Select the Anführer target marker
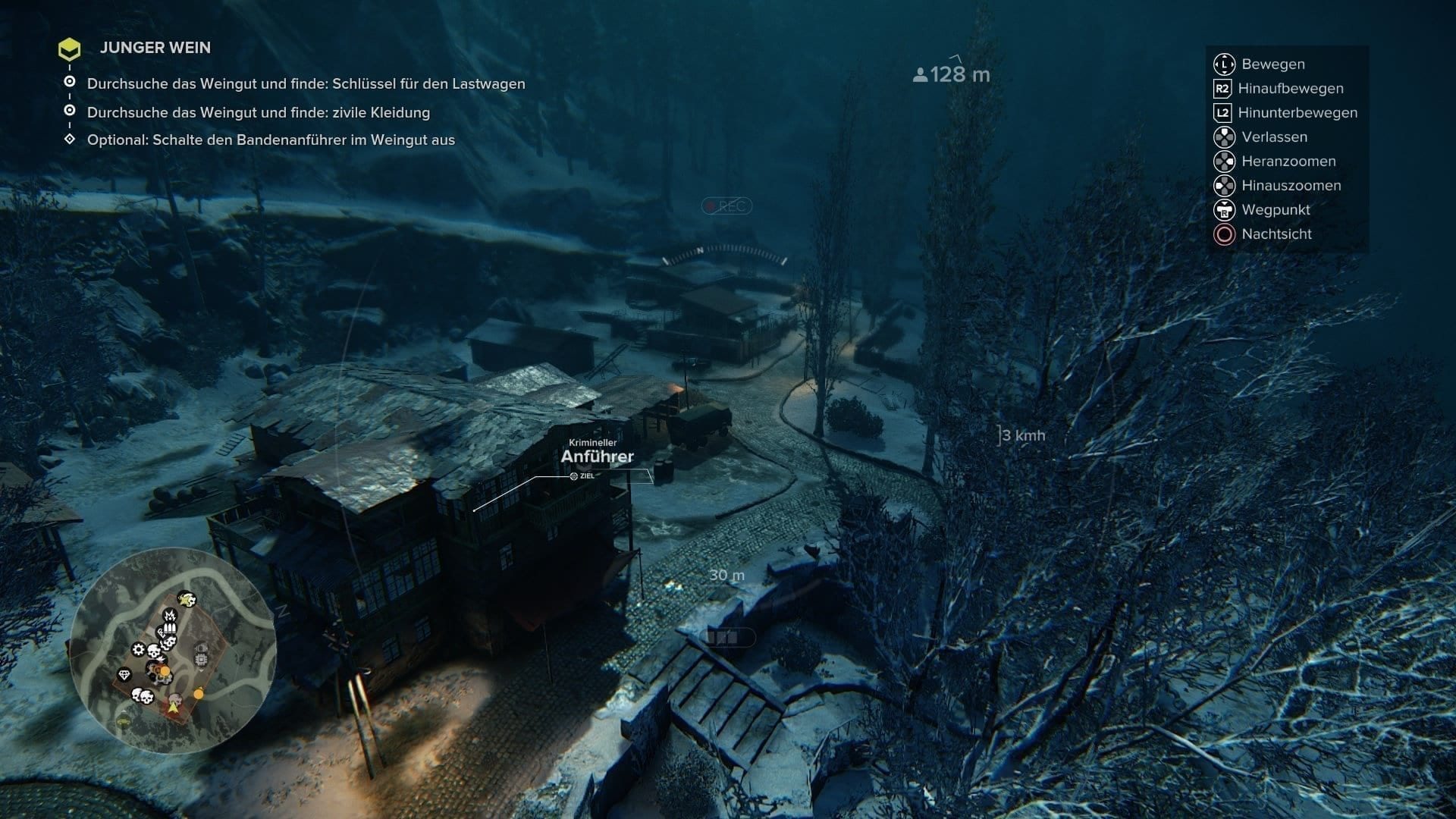Image resolution: width=1456 pixels, height=819 pixels. click(597, 457)
